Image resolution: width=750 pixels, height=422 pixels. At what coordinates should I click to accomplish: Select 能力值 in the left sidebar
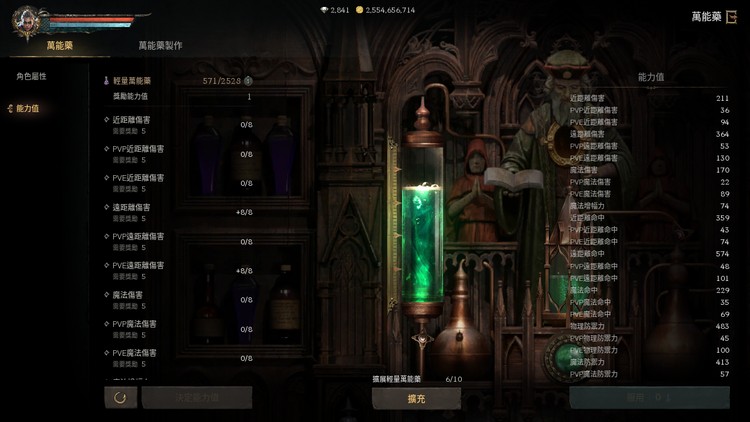[x=27, y=108]
